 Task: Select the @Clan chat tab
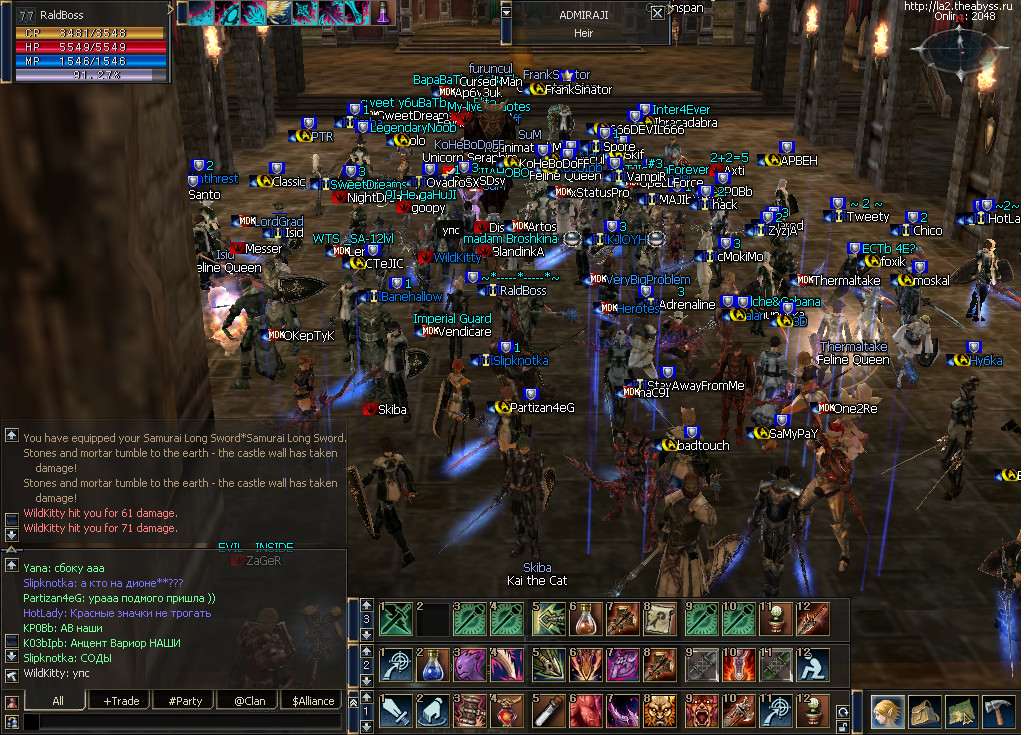pos(249,701)
